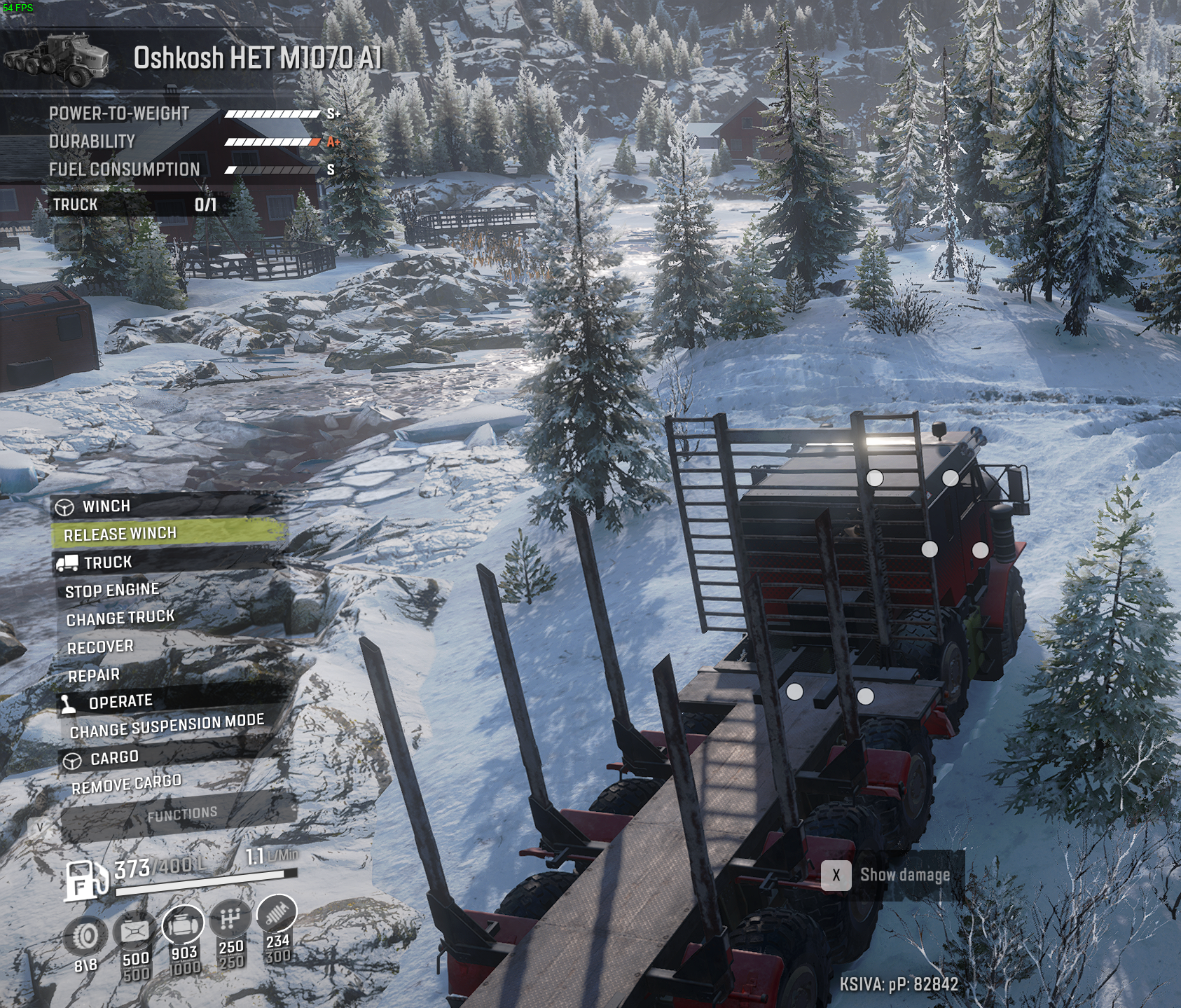The width and height of the screenshot is (1181, 1008).
Task: Select Release Winch from the menu
Action: 120,533
